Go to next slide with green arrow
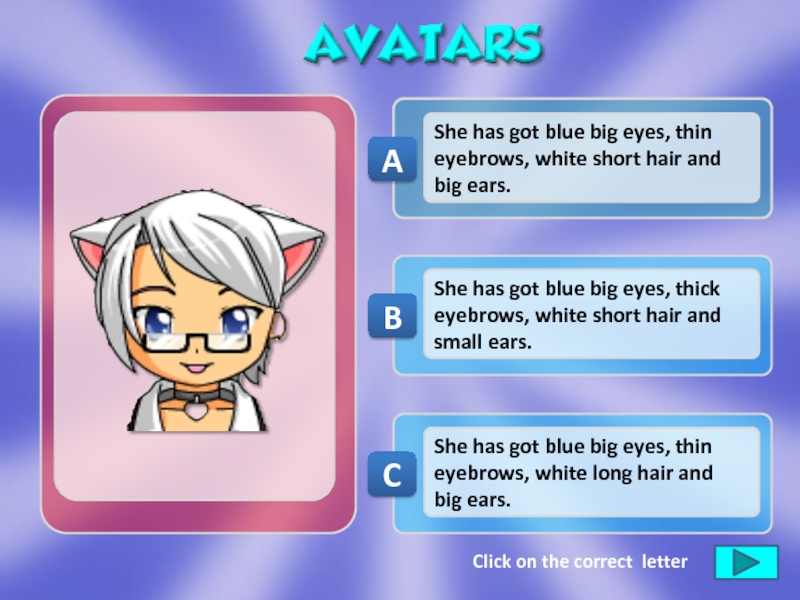This screenshot has height=600, width=800. coord(746,562)
